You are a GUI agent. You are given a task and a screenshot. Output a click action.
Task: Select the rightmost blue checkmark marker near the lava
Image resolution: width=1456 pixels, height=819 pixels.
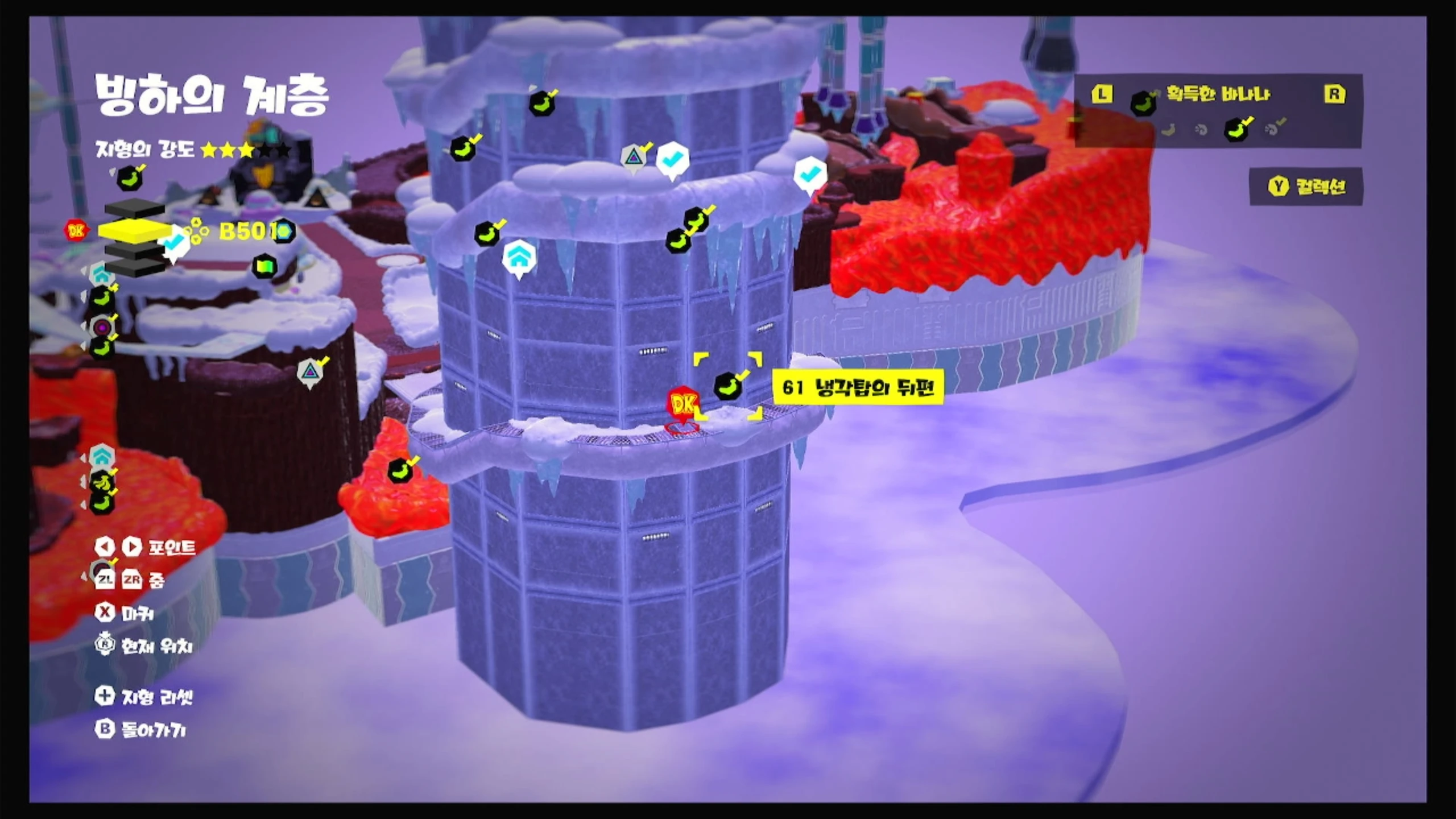pyautogui.click(x=809, y=173)
